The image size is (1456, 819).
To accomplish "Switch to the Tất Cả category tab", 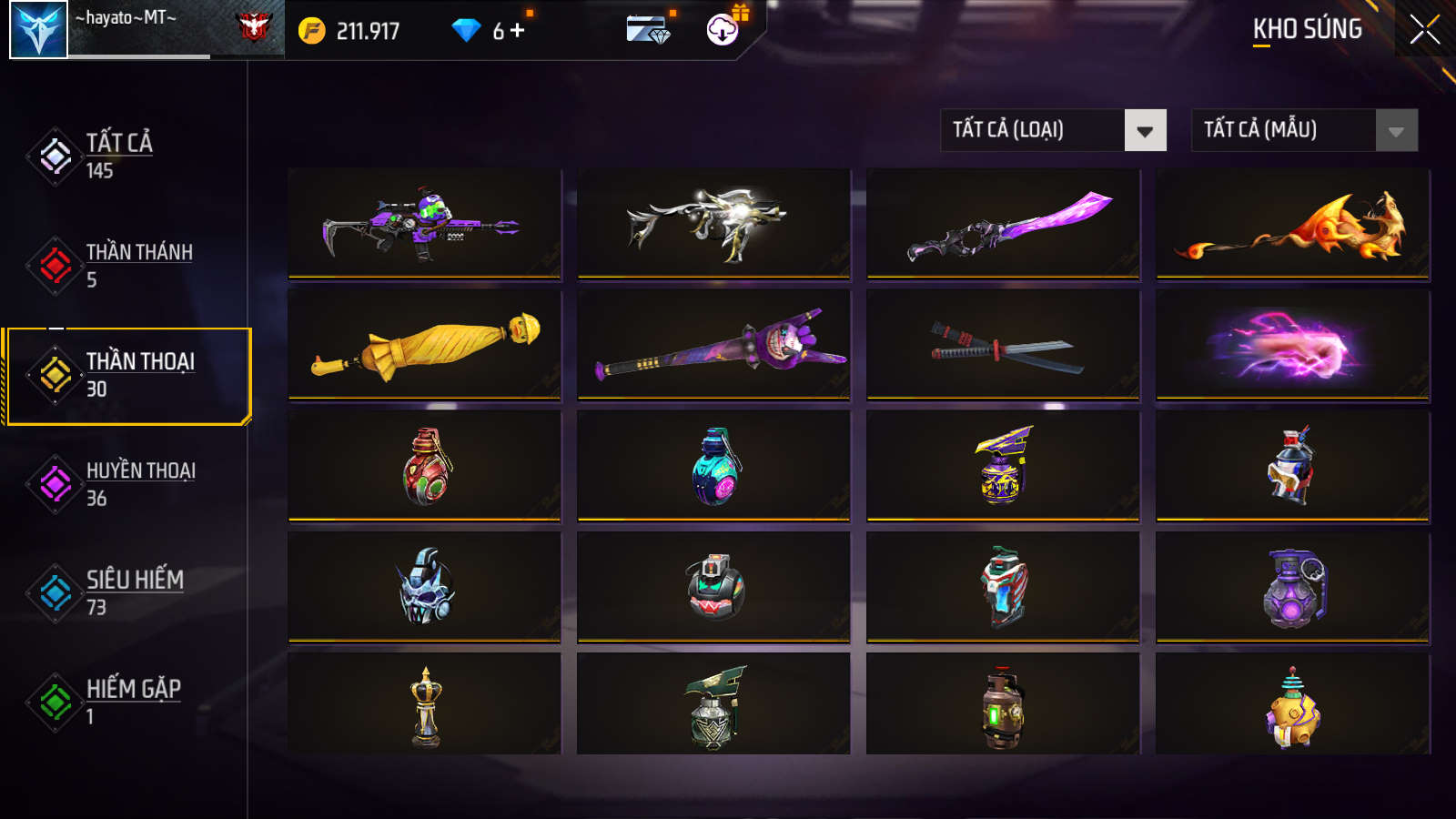I will 118,156.
